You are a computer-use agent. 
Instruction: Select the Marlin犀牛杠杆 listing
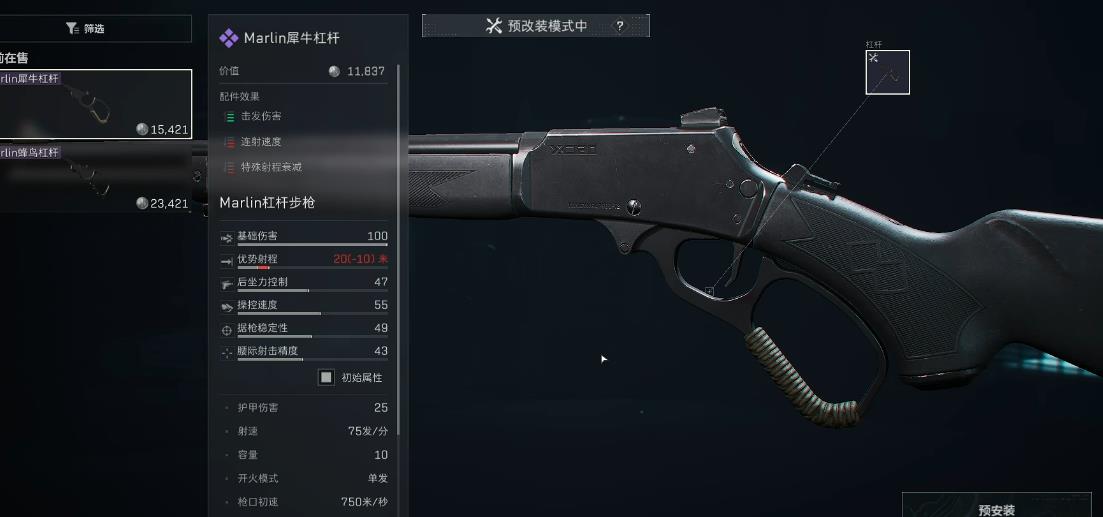click(x=95, y=104)
